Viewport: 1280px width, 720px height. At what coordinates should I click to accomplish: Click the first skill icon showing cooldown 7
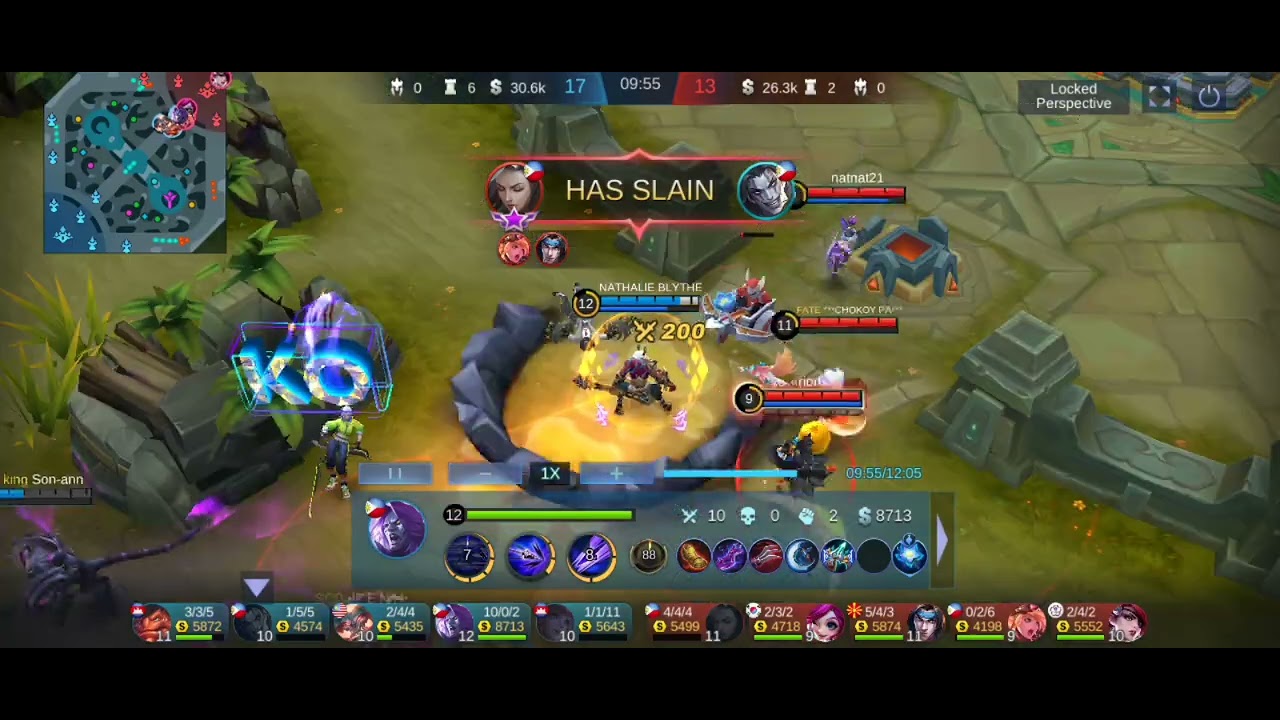coord(468,556)
